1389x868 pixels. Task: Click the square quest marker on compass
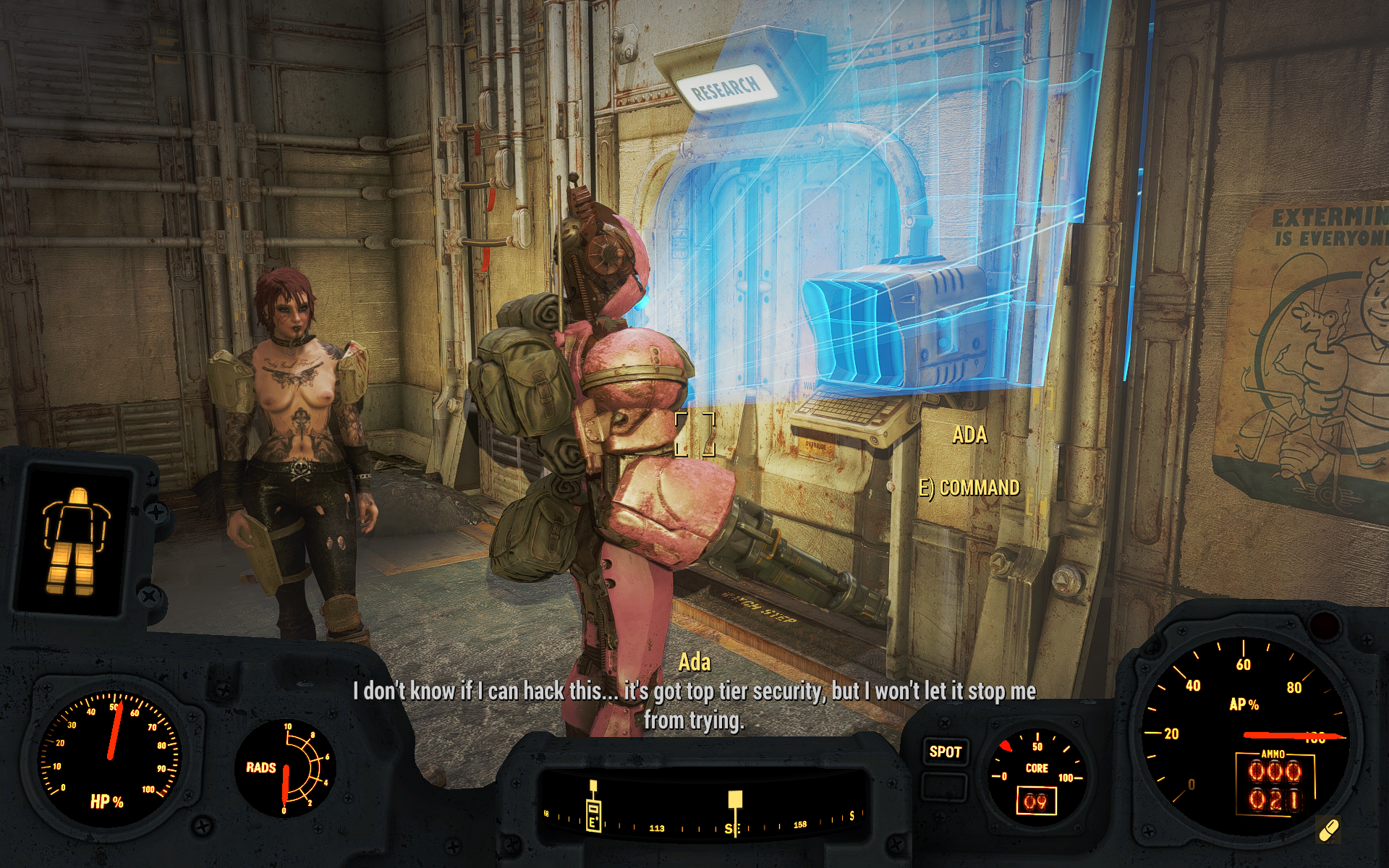pyautogui.click(x=734, y=799)
